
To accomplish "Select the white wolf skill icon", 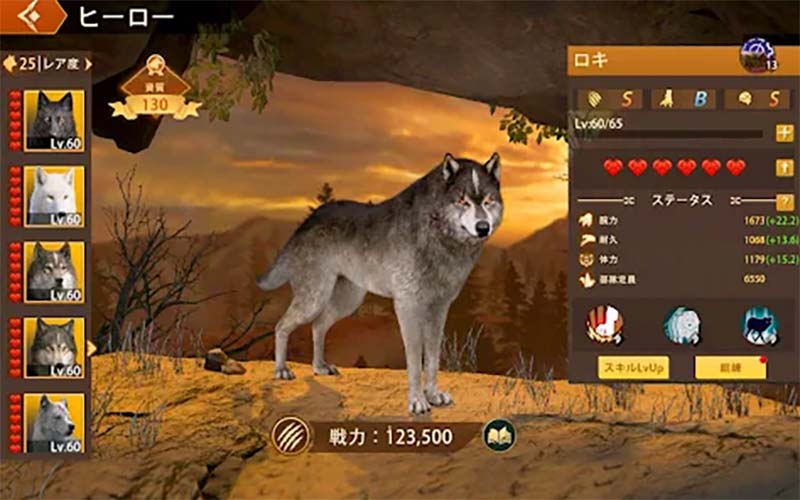I will tap(682, 324).
